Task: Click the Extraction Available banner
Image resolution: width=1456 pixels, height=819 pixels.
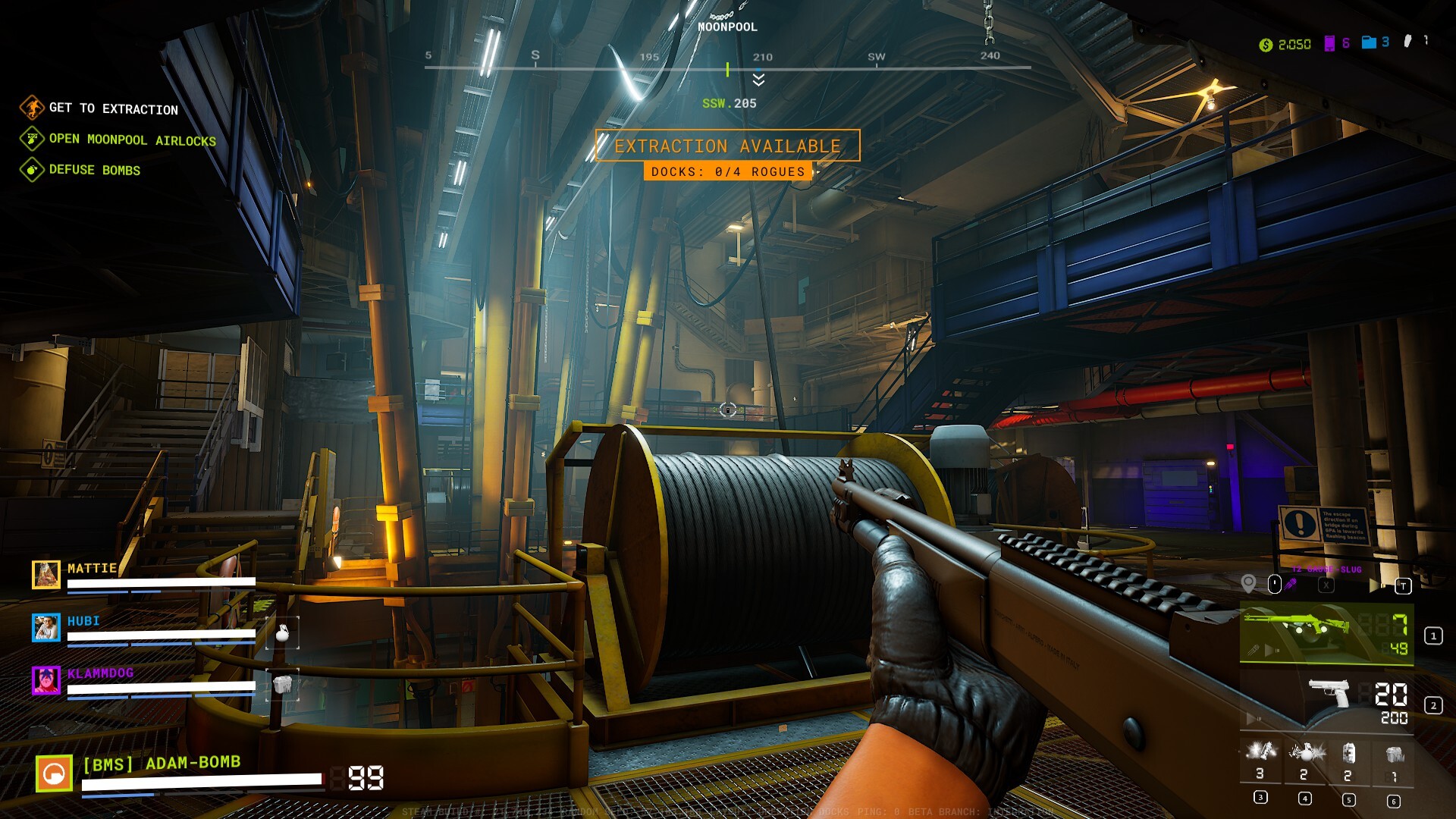Action: tap(728, 146)
